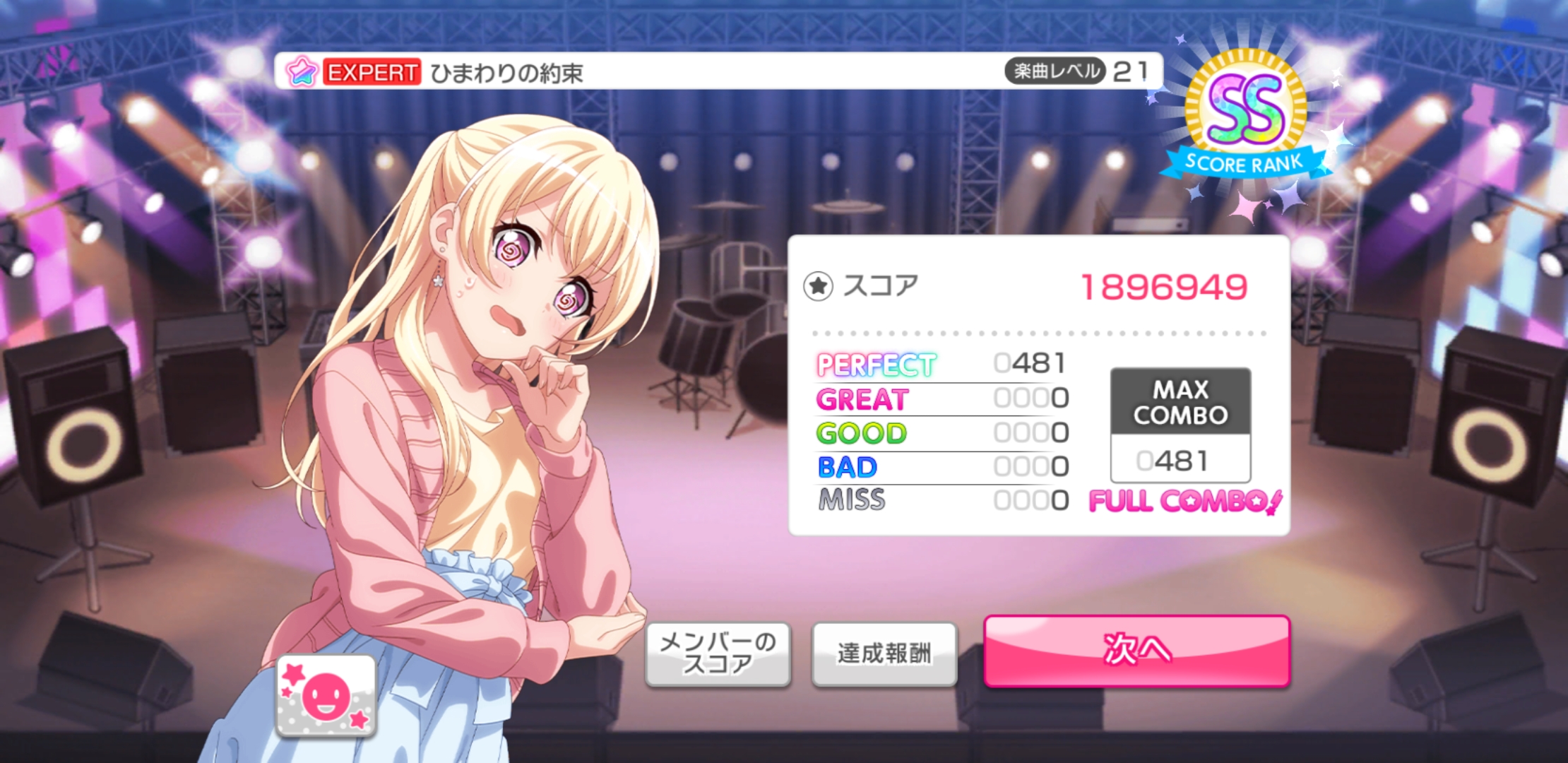Proceed with the pink 次へ button
Viewport: 1568px width, 763px height.
coord(1136,651)
